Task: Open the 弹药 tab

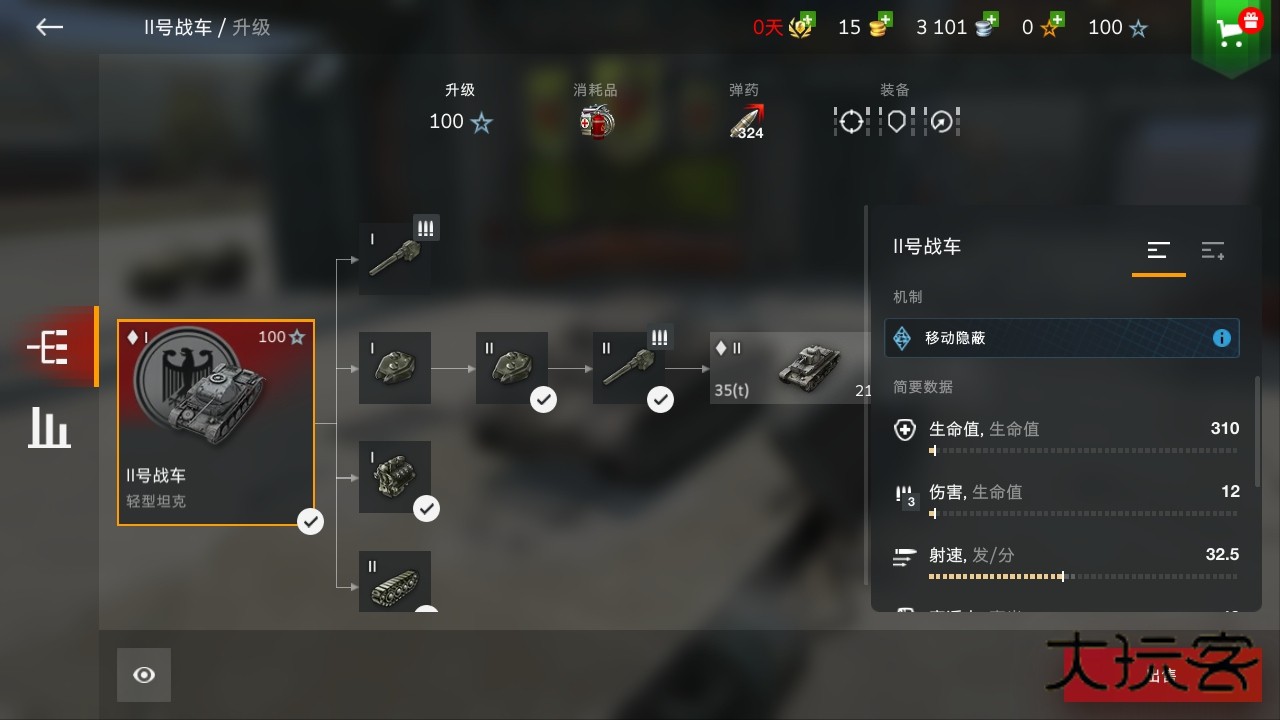Action: (x=744, y=105)
